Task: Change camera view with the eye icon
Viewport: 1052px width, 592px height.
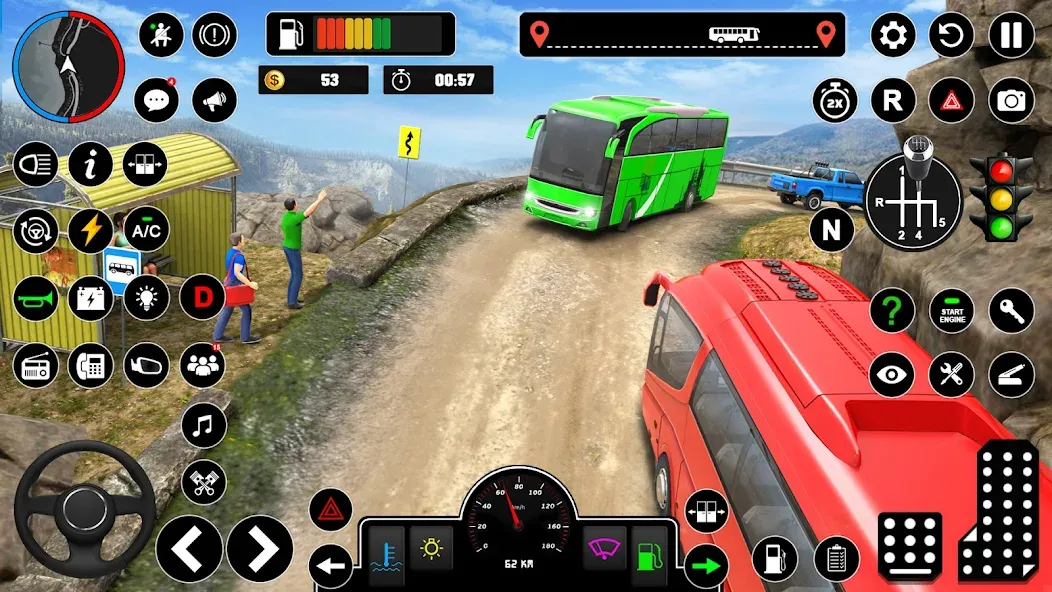Action: [892, 375]
